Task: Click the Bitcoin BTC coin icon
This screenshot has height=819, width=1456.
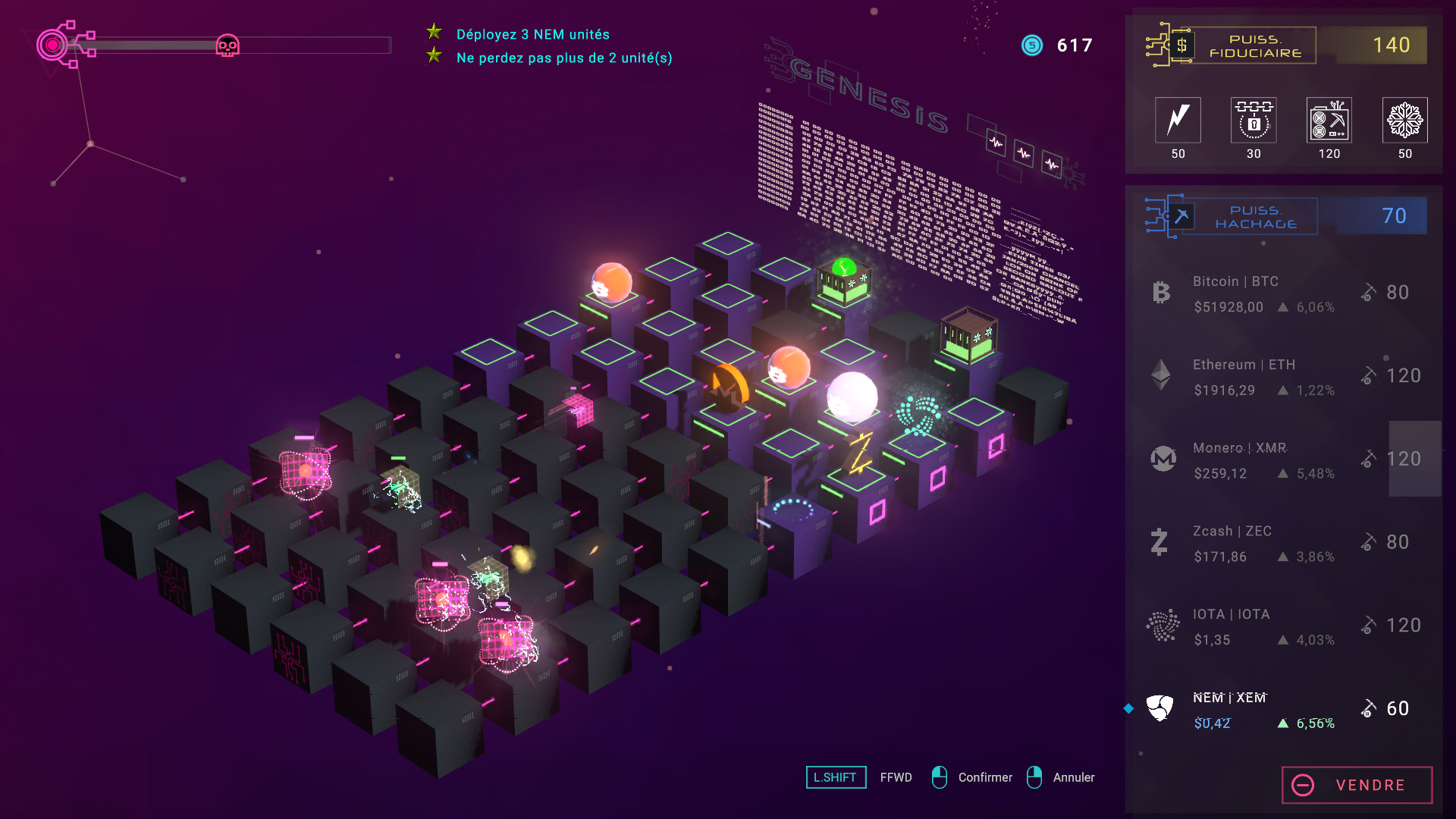Action: click(x=1159, y=292)
